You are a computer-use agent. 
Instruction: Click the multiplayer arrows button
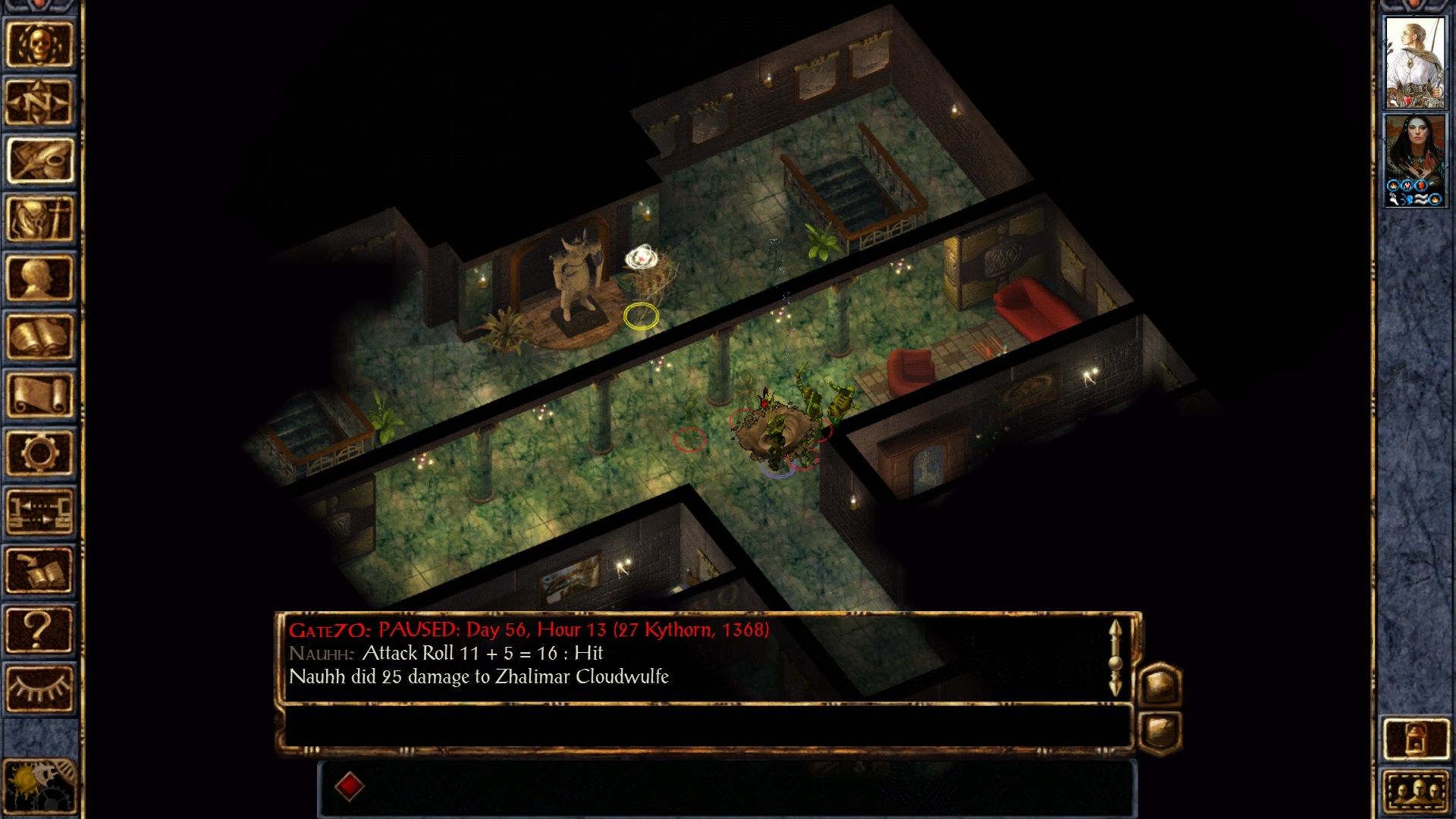(x=39, y=512)
